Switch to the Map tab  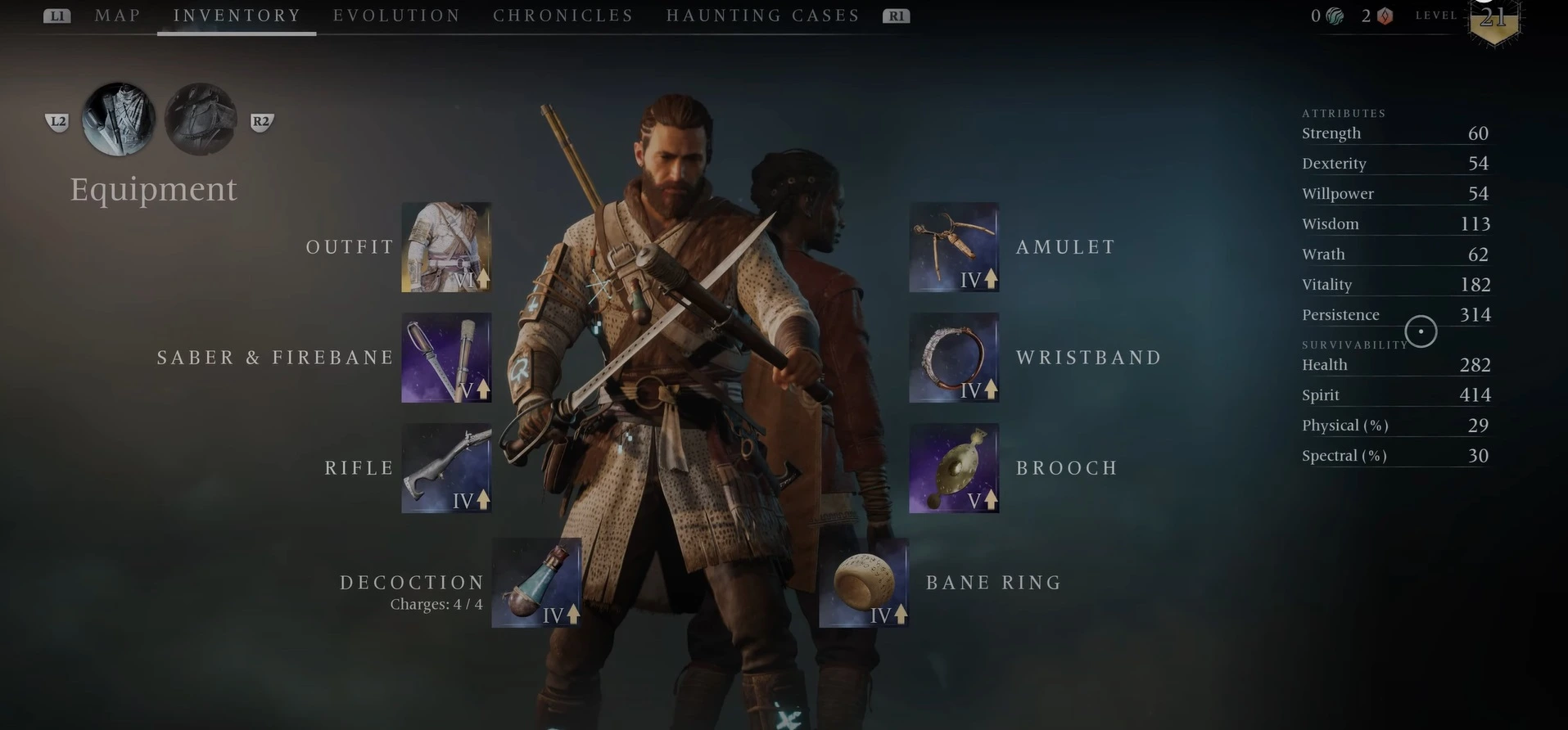(x=117, y=16)
